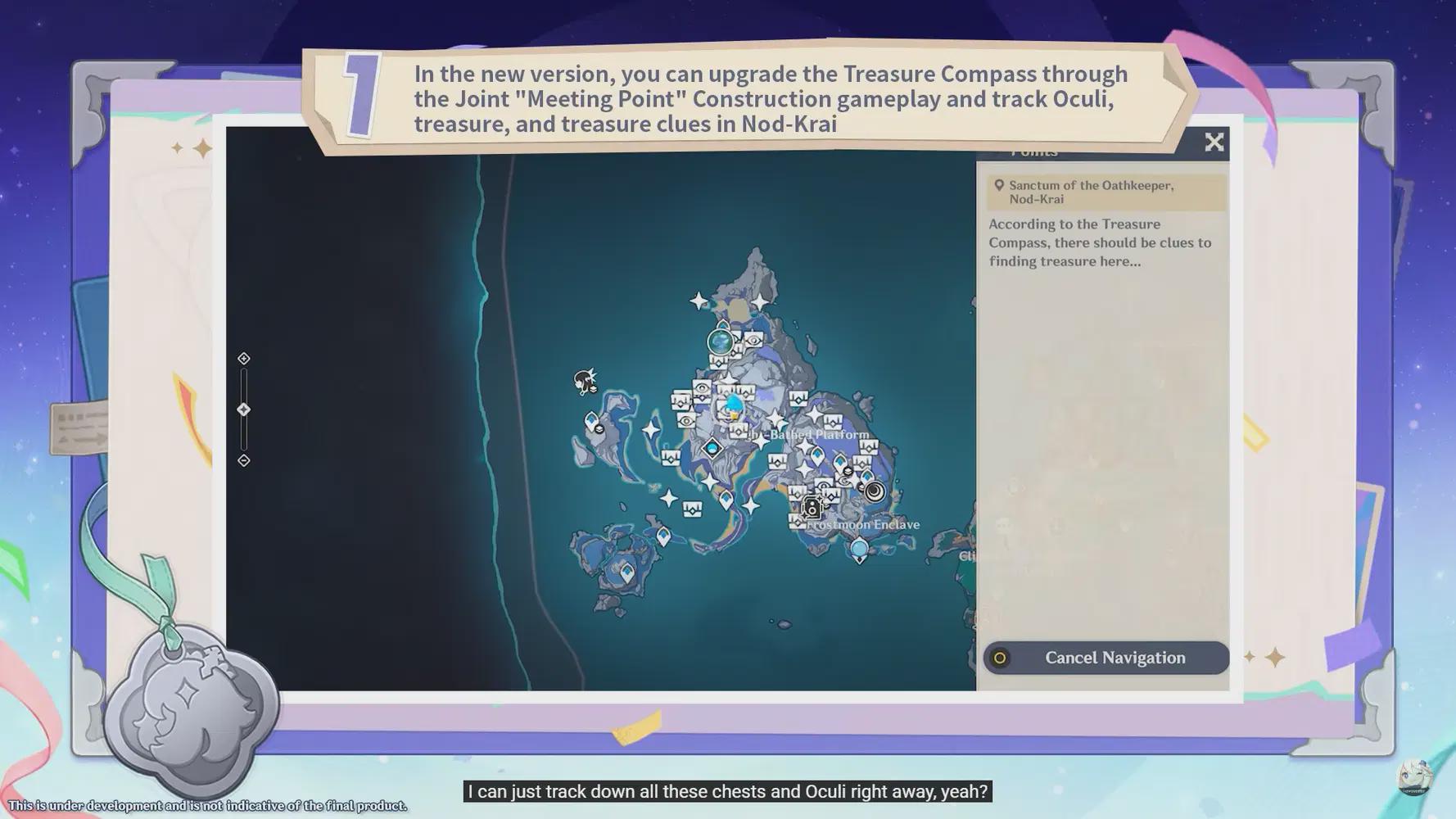
Task: Click the location pin beside Sanctum of the Oathkeeper
Action: [998, 185]
